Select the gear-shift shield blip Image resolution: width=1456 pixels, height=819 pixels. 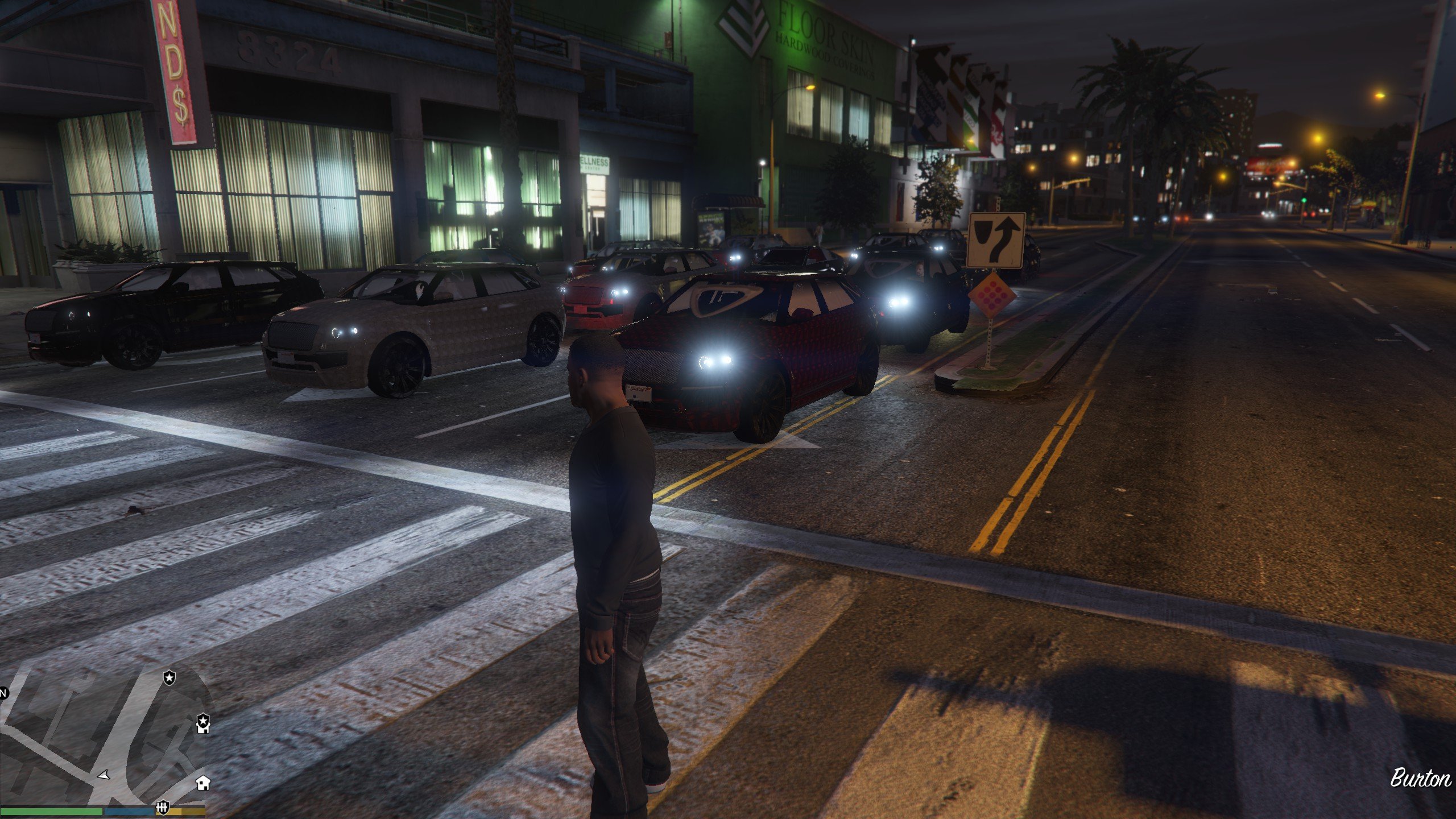tap(163, 808)
